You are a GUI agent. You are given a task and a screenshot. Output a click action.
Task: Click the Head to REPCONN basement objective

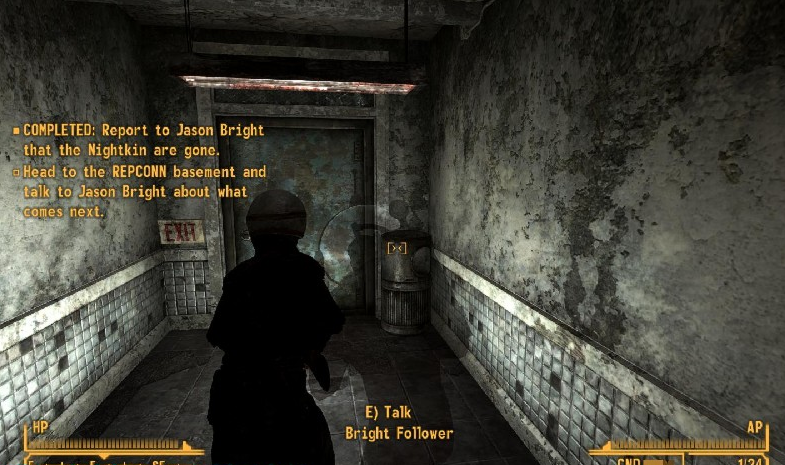point(140,191)
